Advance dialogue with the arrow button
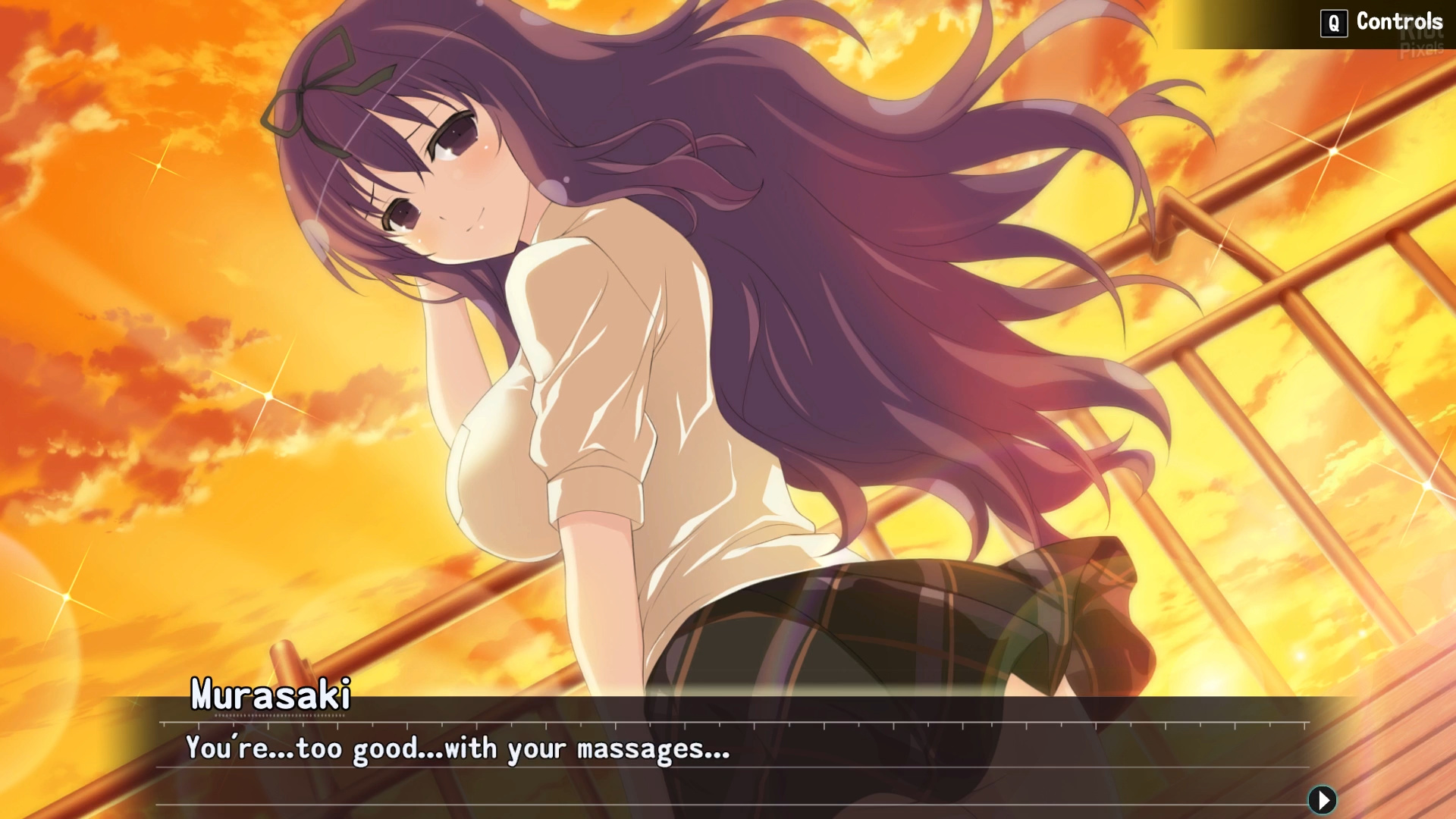This screenshot has height=819, width=1456. [x=1322, y=799]
